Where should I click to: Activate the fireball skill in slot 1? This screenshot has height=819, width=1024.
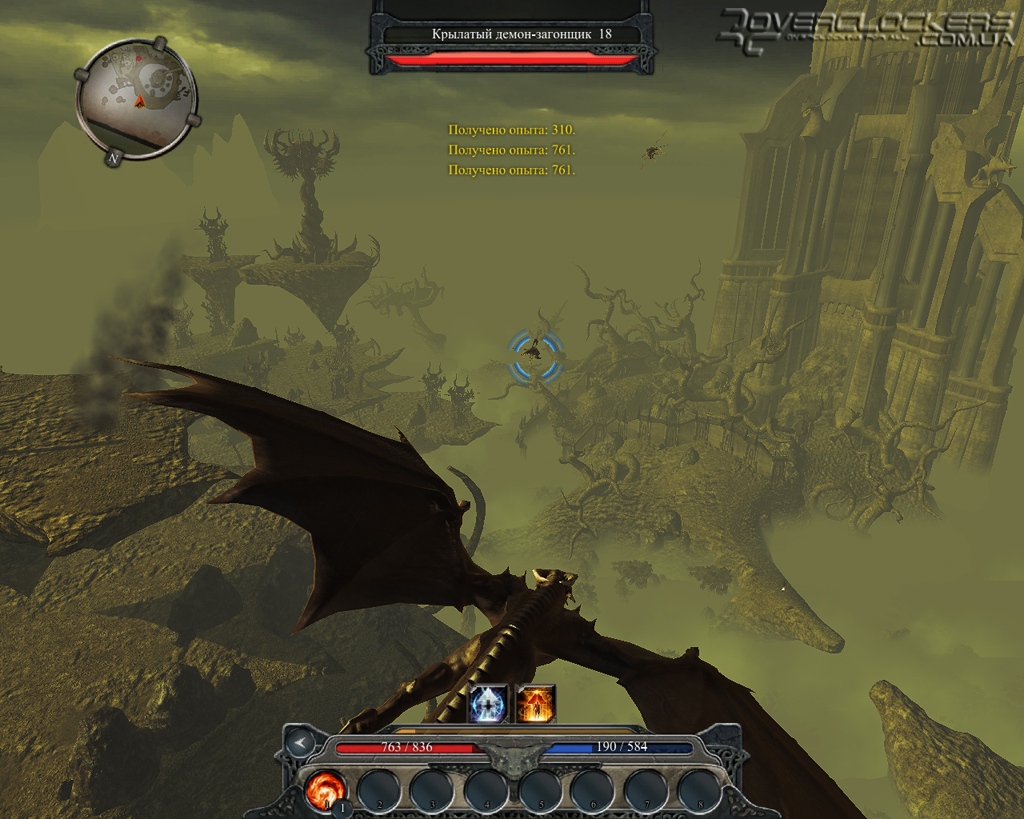pyautogui.click(x=325, y=787)
